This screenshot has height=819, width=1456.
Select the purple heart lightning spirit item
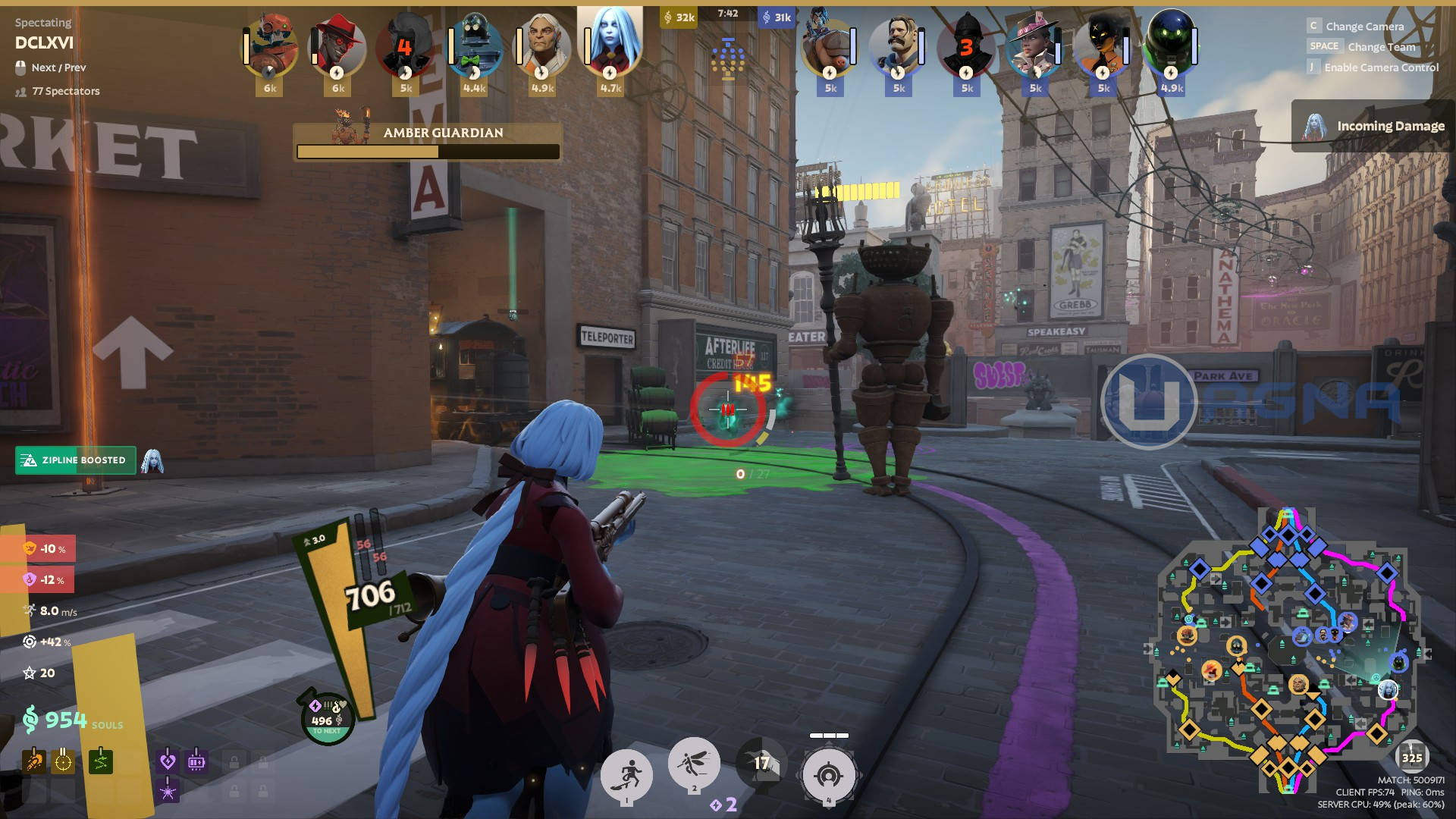pos(168,761)
